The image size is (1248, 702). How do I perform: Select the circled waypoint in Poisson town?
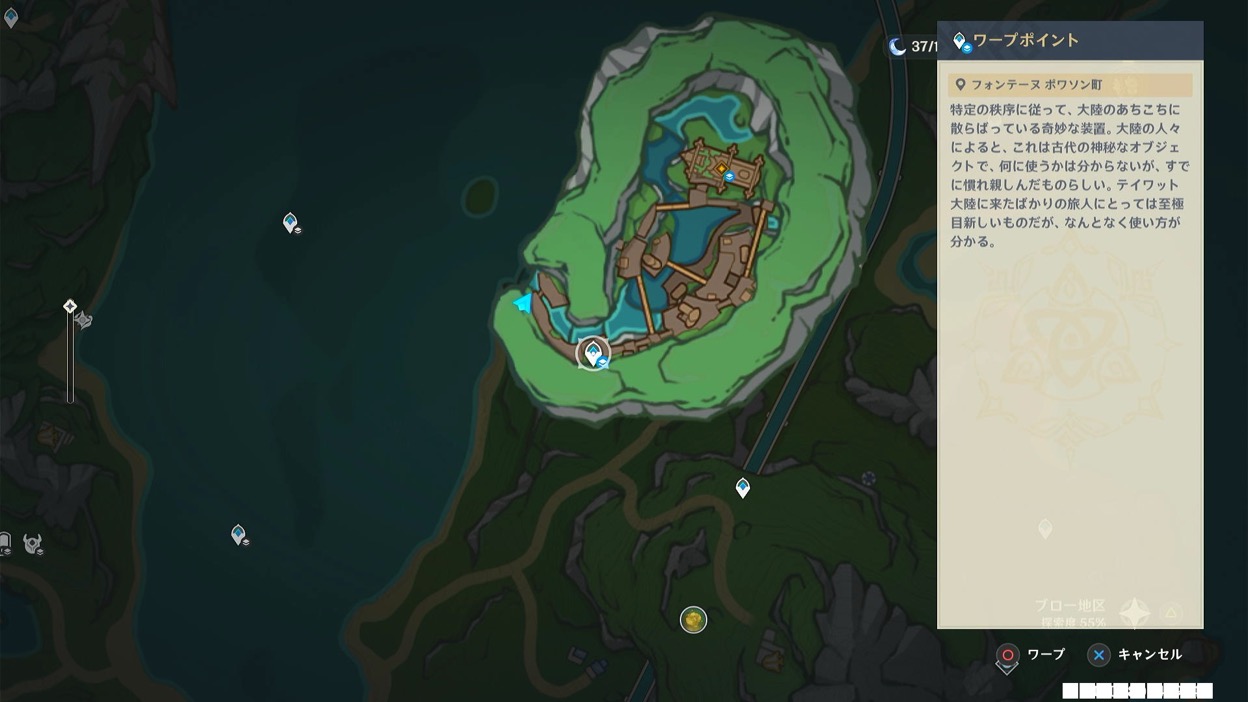(x=593, y=351)
